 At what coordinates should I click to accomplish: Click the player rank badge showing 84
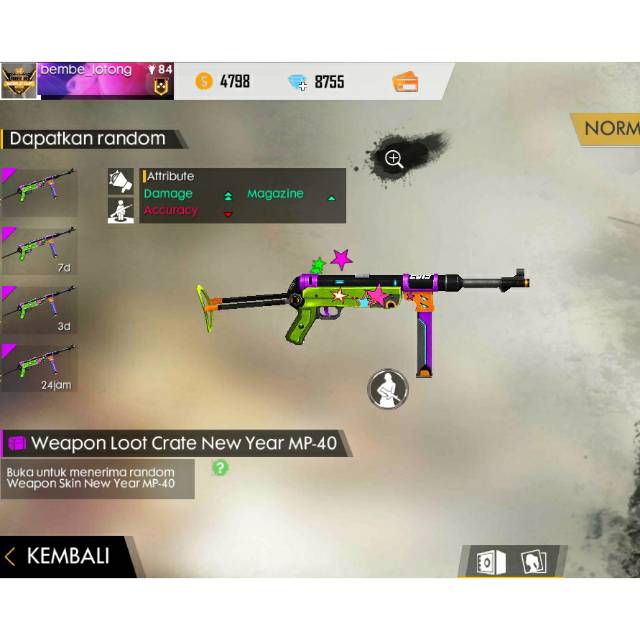[x=160, y=80]
